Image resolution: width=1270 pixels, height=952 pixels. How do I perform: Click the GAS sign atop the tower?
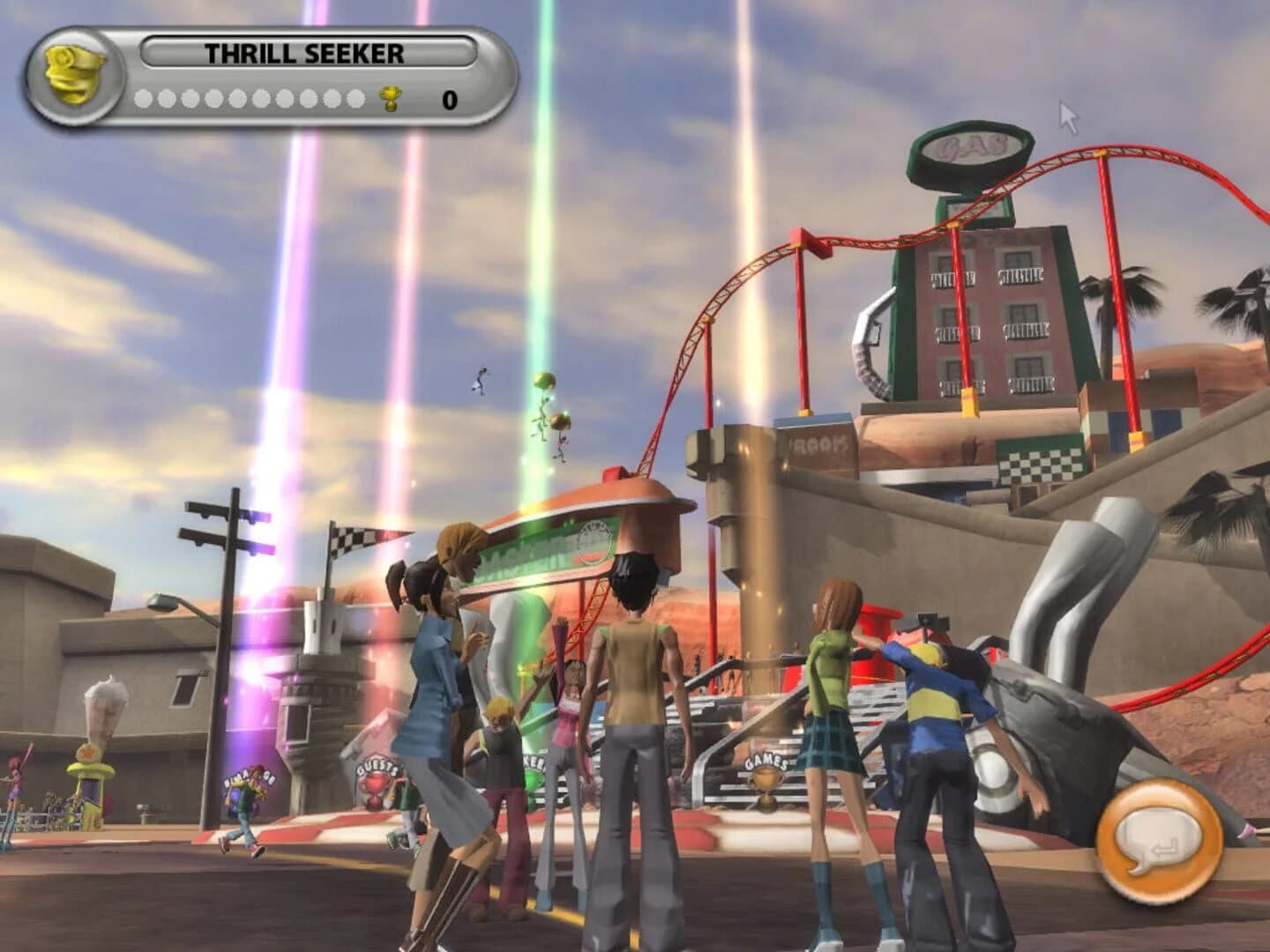click(x=973, y=150)
